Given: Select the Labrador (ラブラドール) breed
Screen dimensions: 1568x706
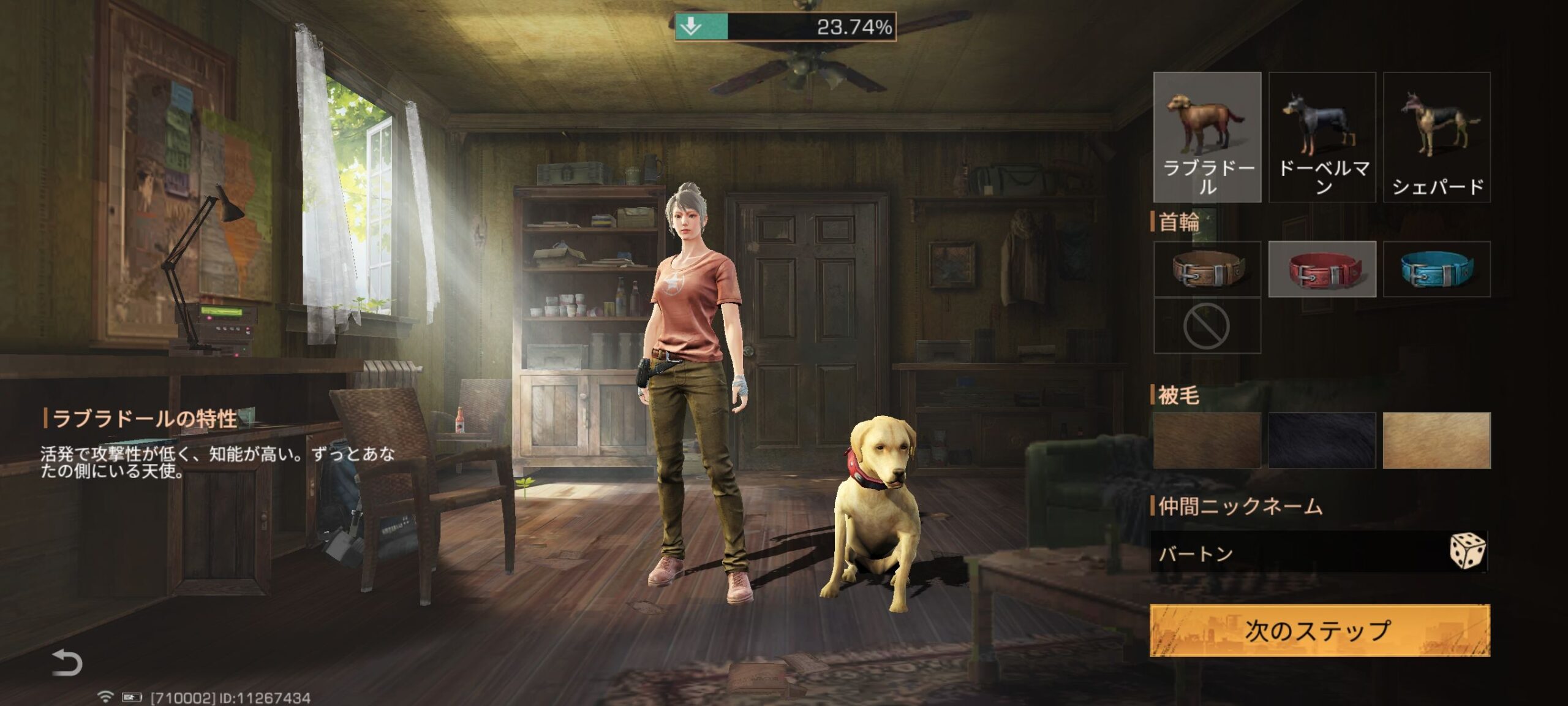Looking at the screenshot, I should [1207, 137].
